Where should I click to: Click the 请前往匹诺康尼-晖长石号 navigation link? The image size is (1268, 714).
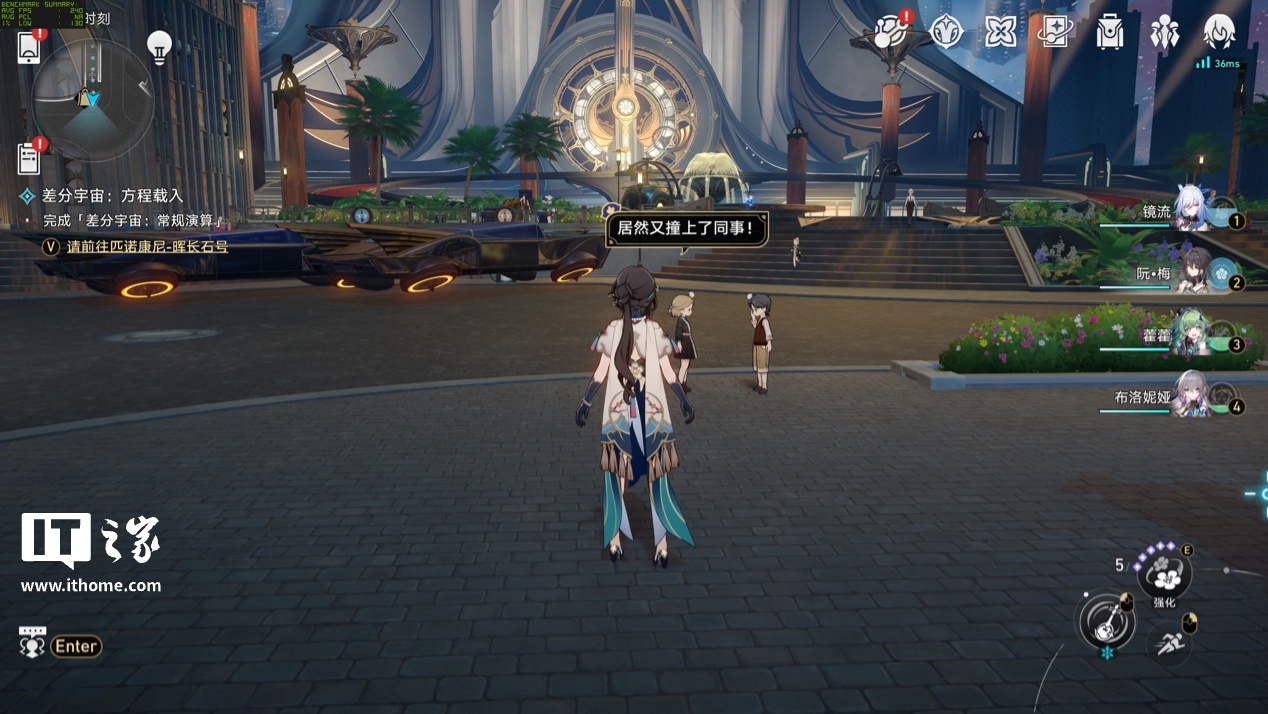coord(147,246)
